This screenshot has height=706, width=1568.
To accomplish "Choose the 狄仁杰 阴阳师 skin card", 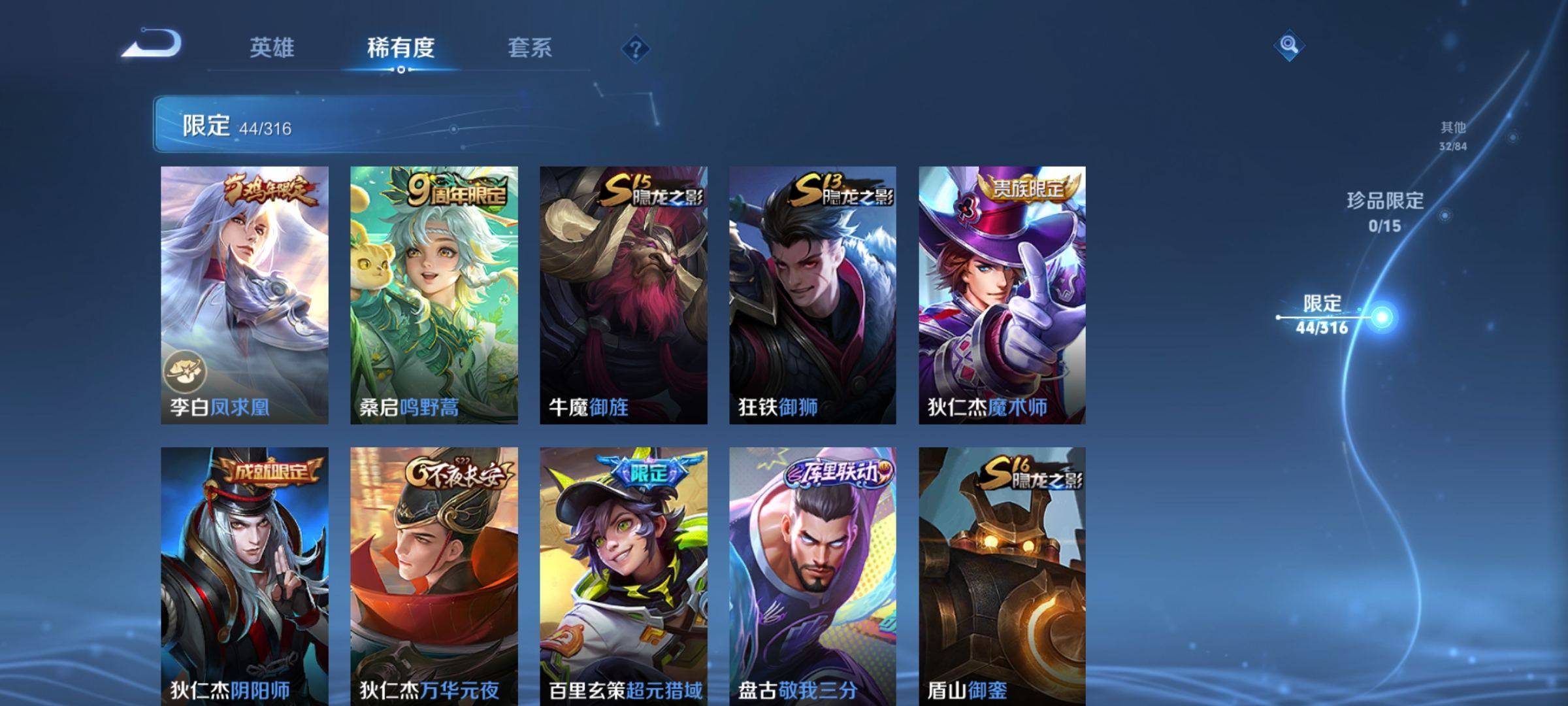I will point(244,575).
